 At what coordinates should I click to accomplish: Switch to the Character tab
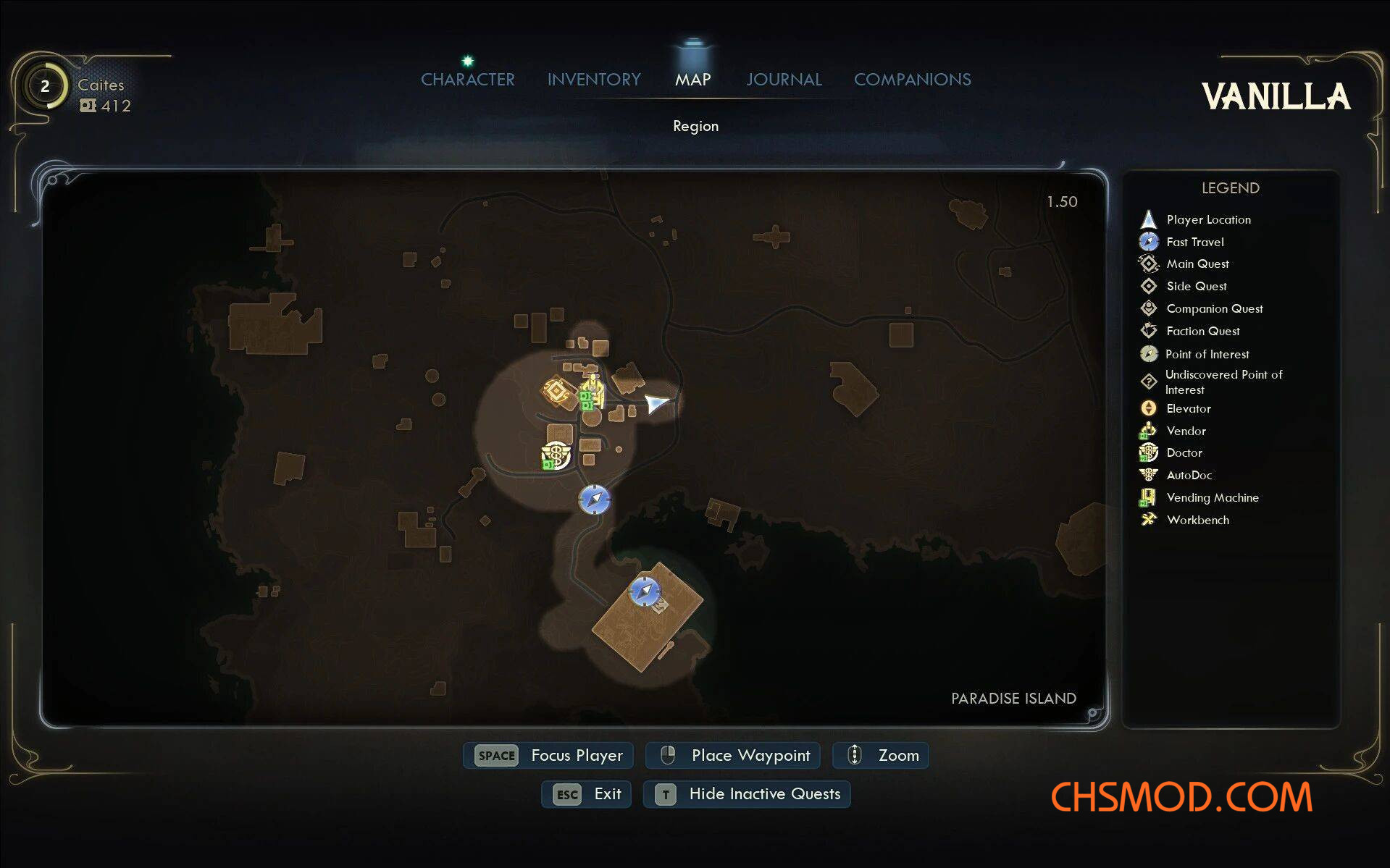(467, 80)
